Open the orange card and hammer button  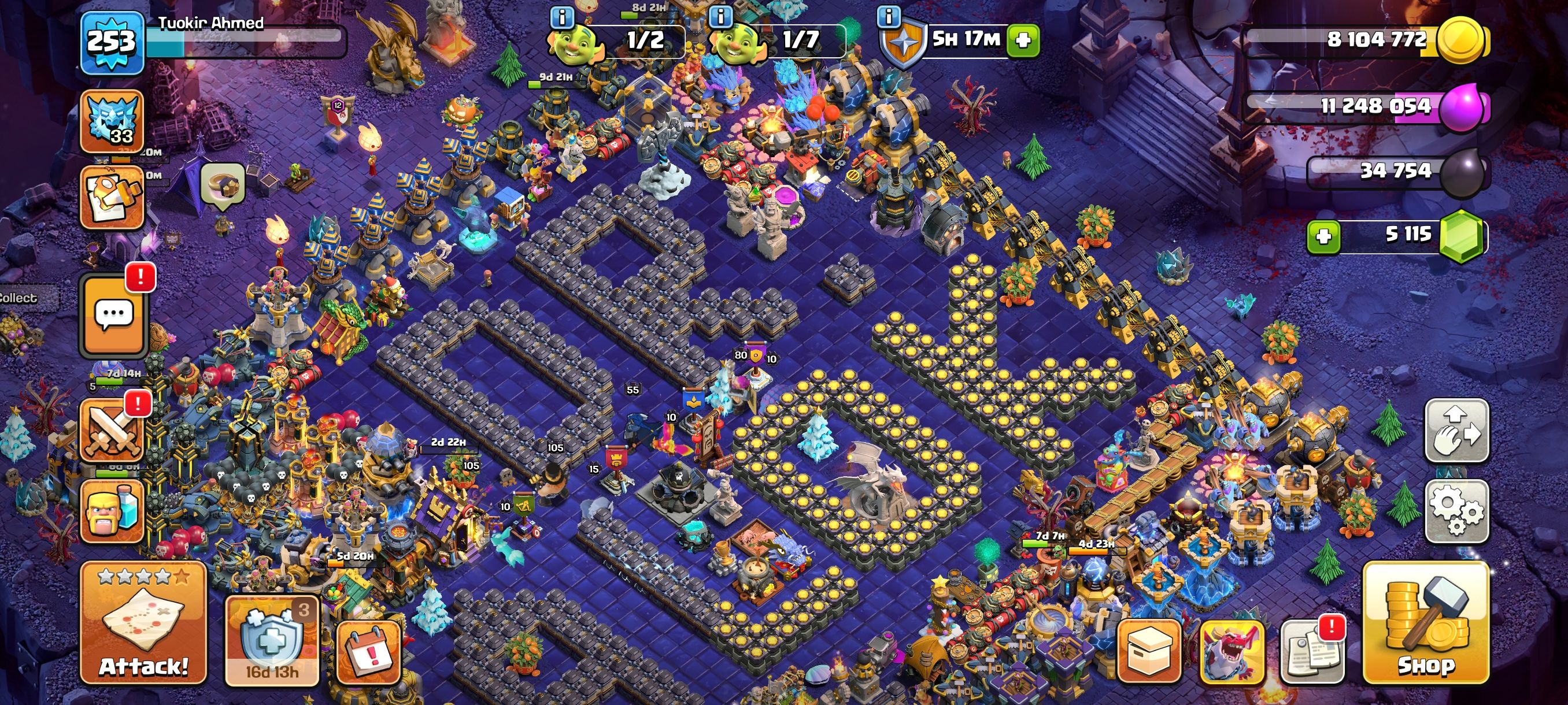click(x=112, y=198)
